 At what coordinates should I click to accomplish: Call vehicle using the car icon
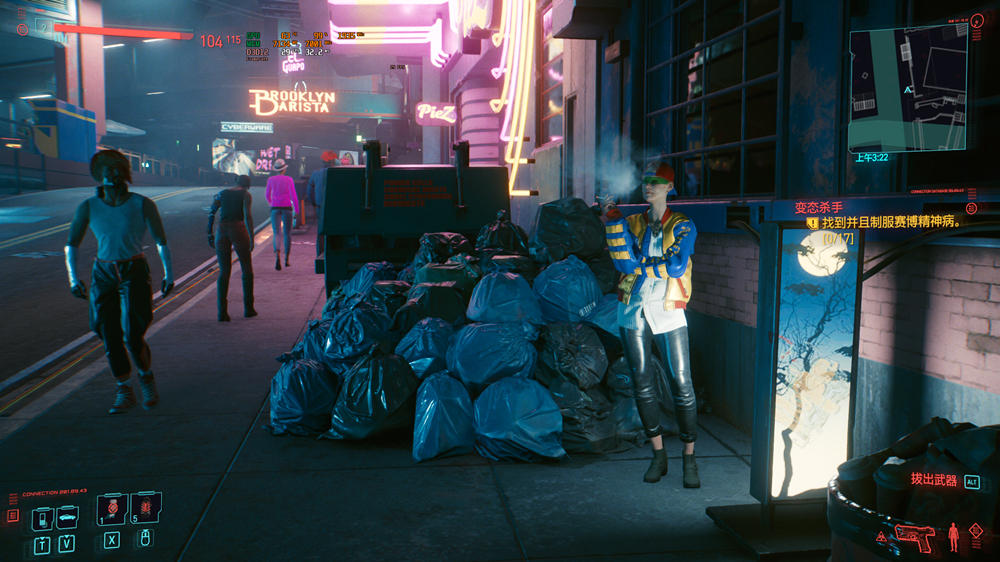67,517
